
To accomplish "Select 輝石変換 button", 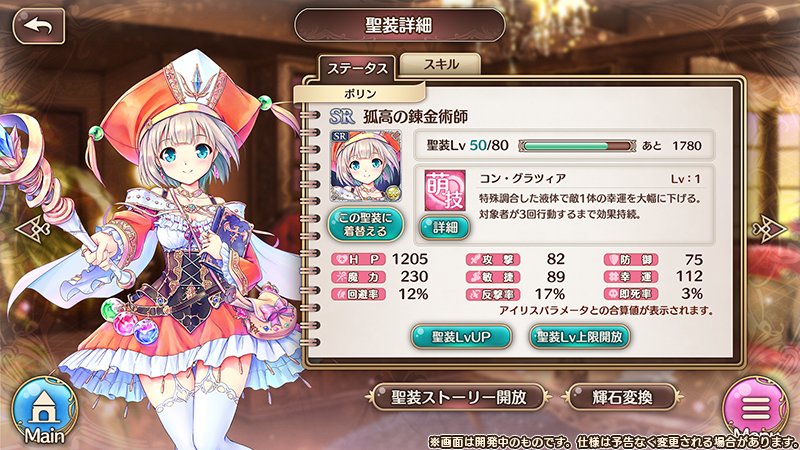I will (x=617, y=396).
